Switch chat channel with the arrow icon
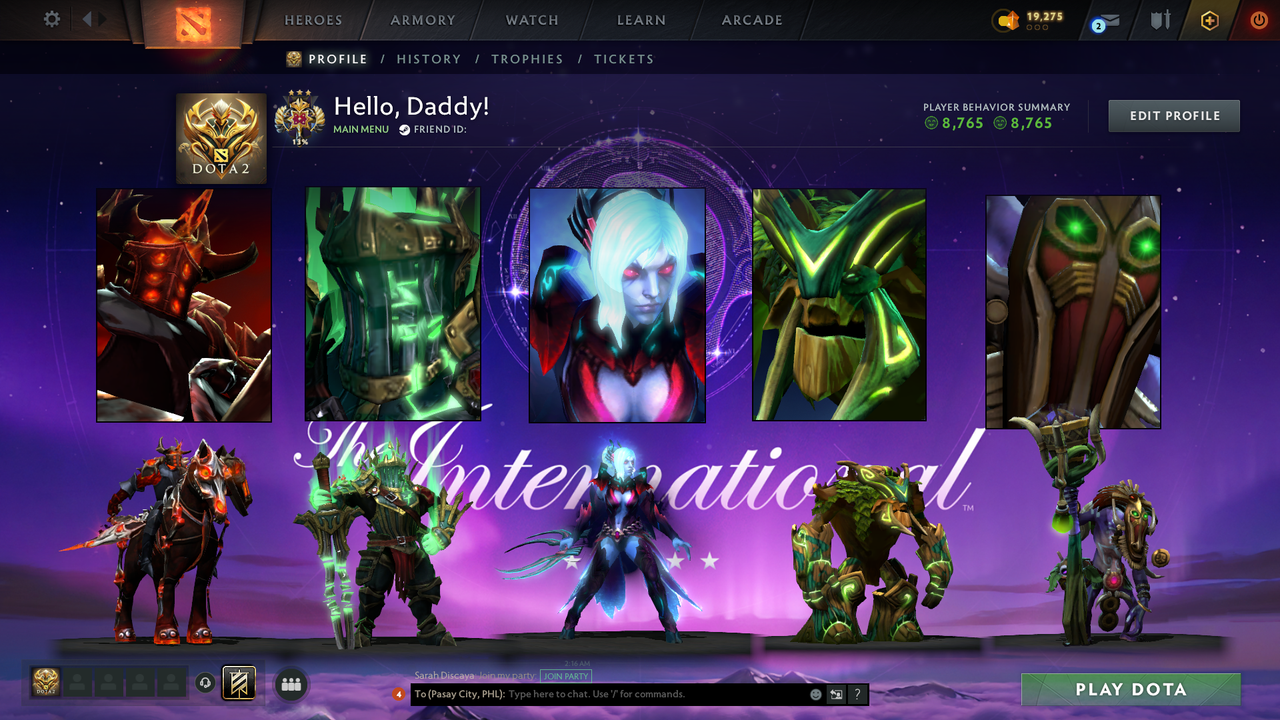The image size is (1280, 720). pyautogui.click(x=836, y=693)
